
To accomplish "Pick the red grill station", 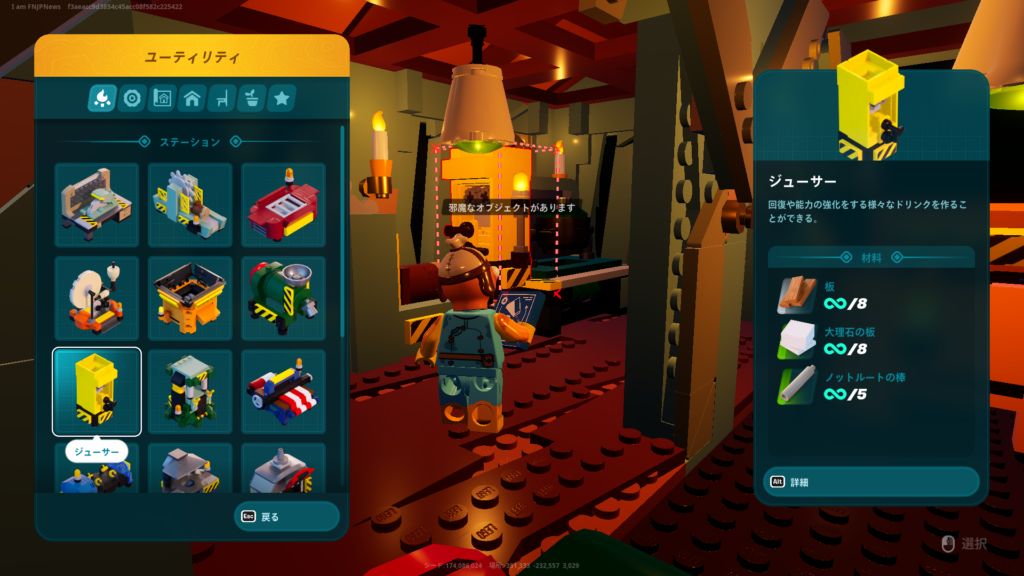I will click(x=283, y=204).
